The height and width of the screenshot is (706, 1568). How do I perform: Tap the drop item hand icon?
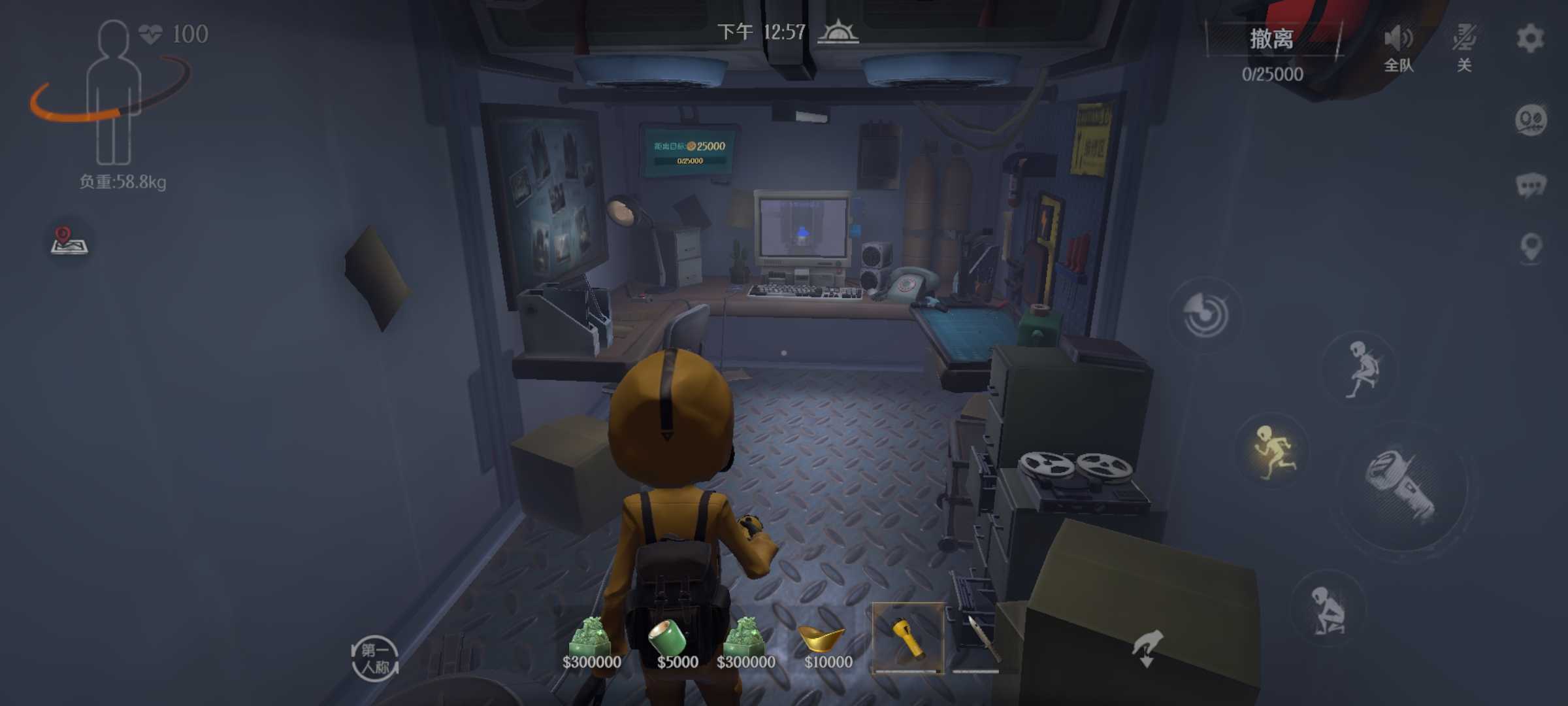tap(1147, 648)
